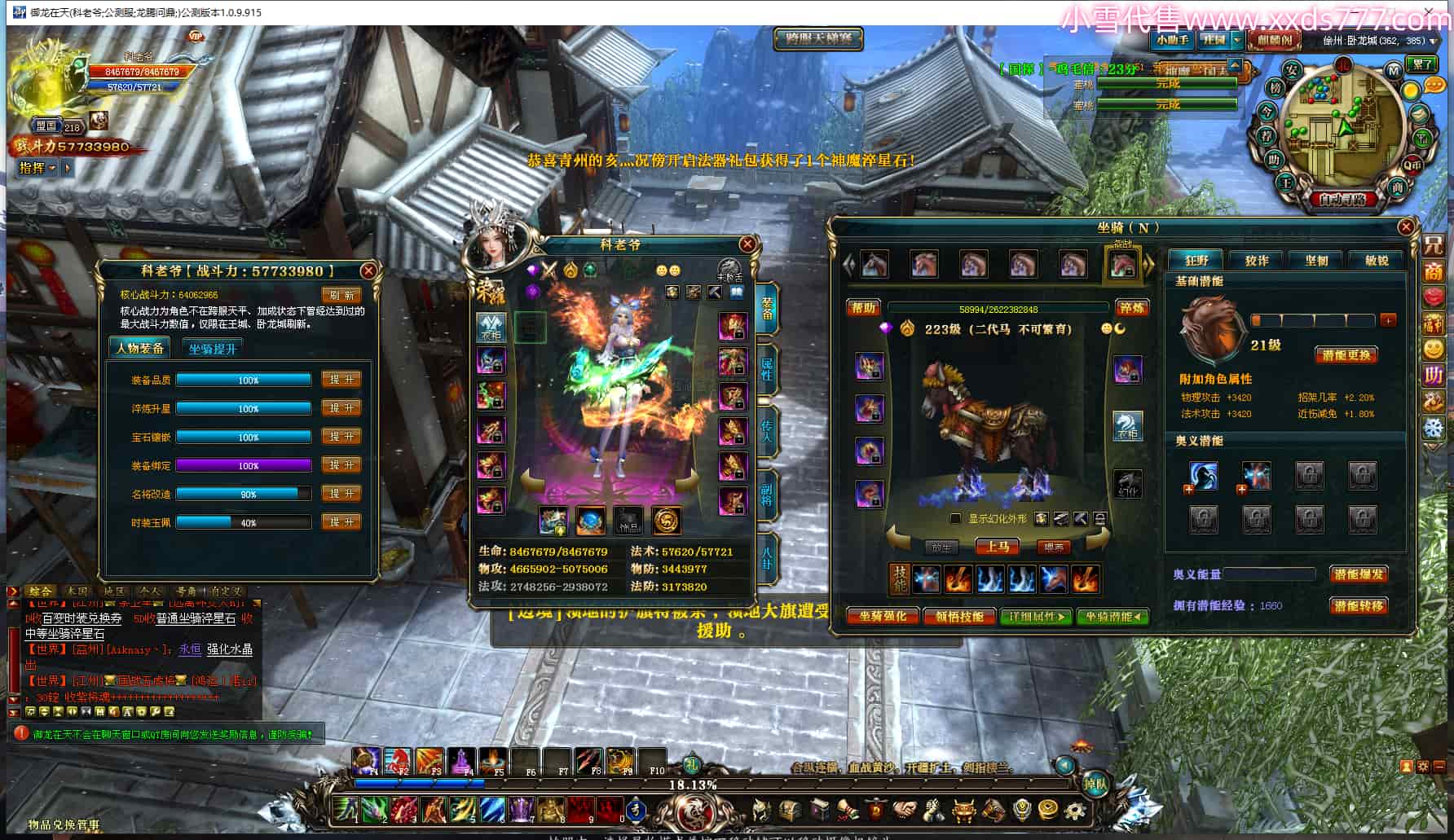Switch to the 坐骑提升 tab
The width and height of the screenshot is (1454, 840).
pyautogui.click(x=212, y=349)
